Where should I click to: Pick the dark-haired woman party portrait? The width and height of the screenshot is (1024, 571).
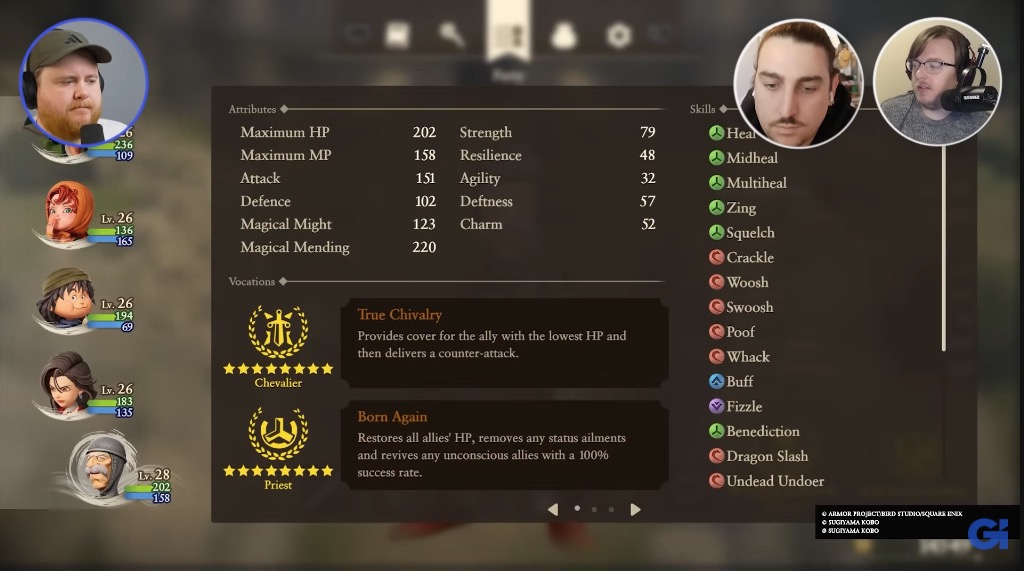coord(68,383)
